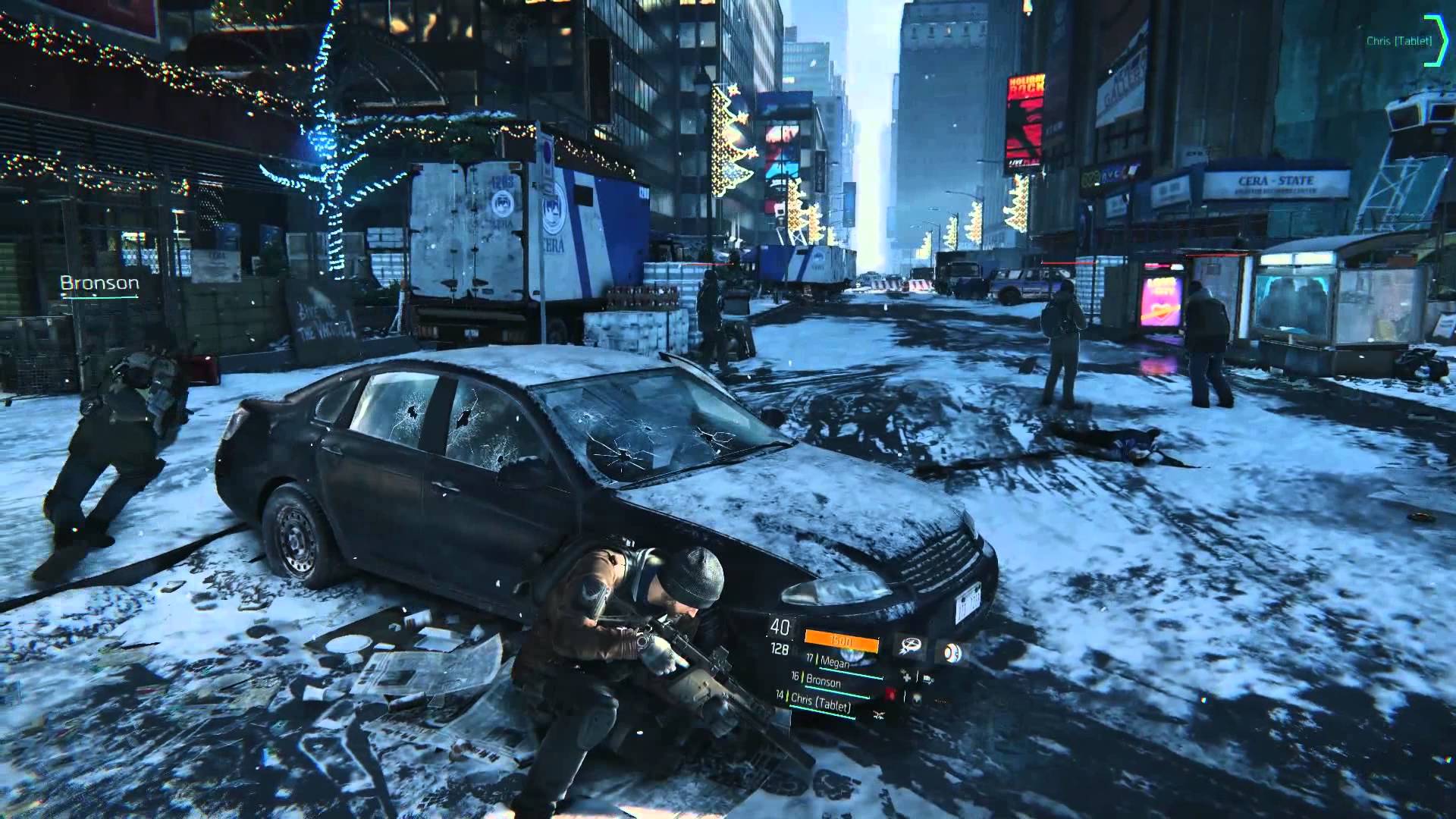Click the level 14 badge beside Chris (Tablet)
Viewport: 1456px width, 819px height.
point(779,696)
